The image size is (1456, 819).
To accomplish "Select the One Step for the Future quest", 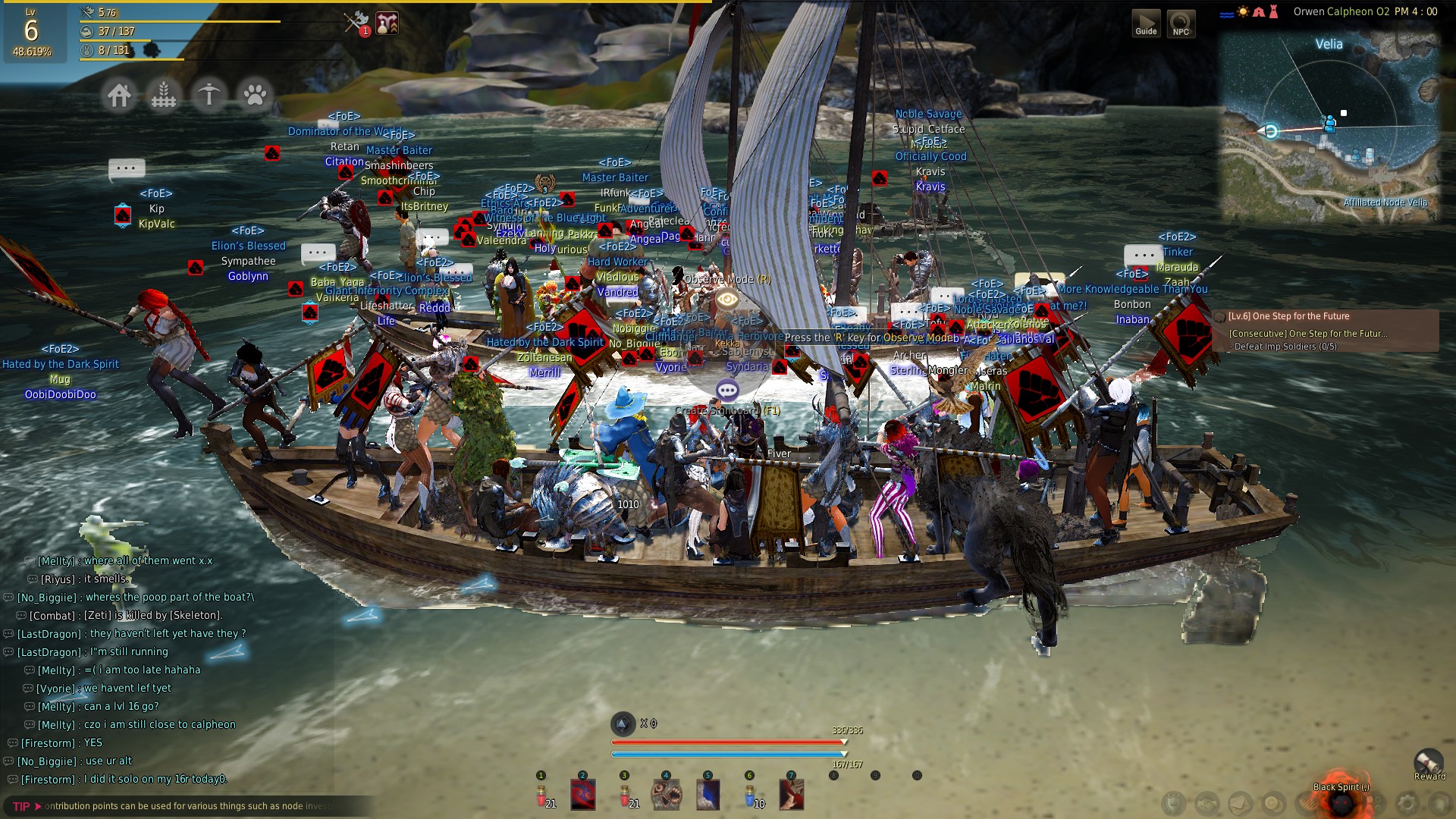I will pos(1300,316).
